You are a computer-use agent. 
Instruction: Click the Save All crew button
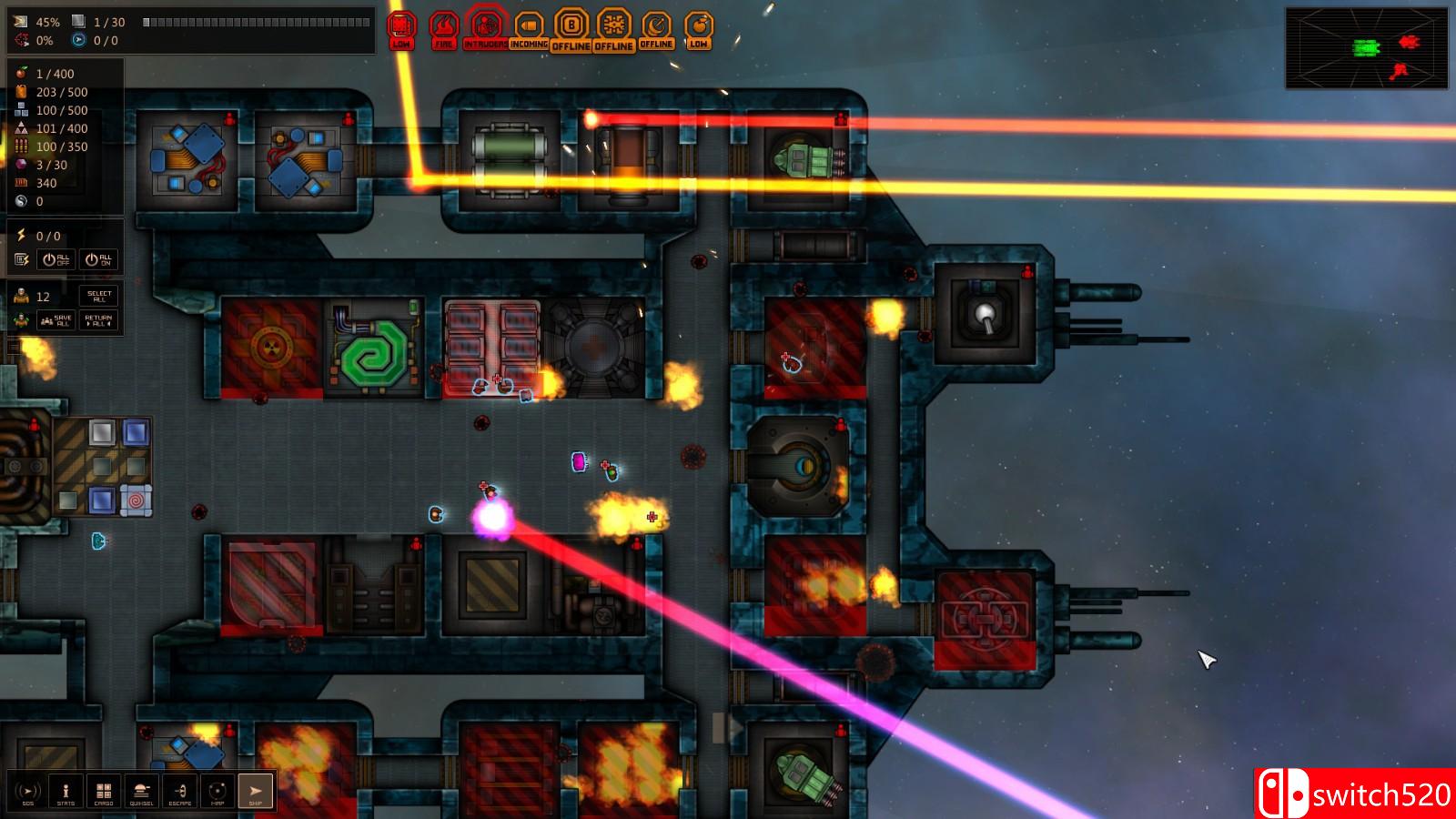click(56, 320)
